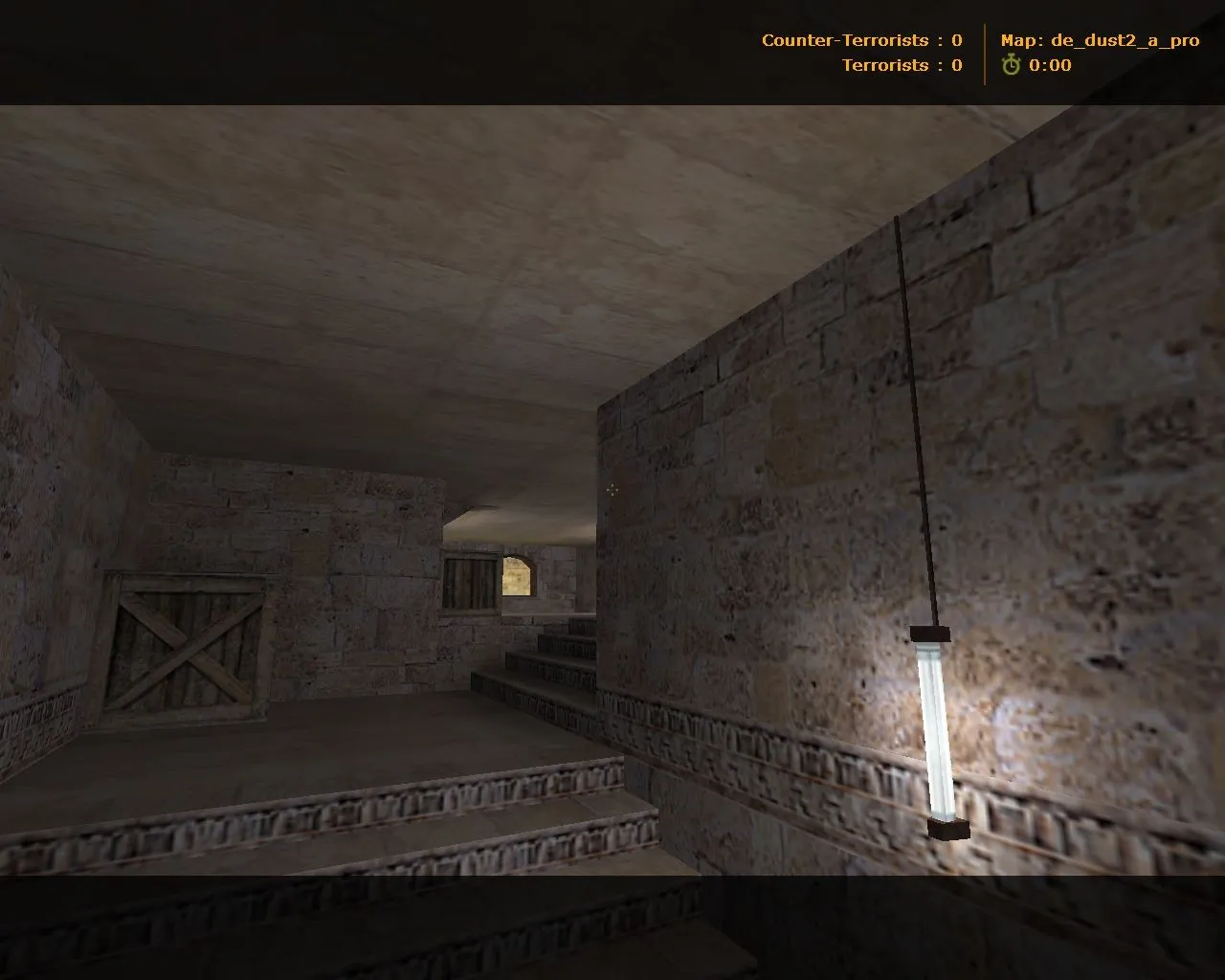Click the top edge of the HUD bar
Screen dimensions: 1225x980
[612, 2]
